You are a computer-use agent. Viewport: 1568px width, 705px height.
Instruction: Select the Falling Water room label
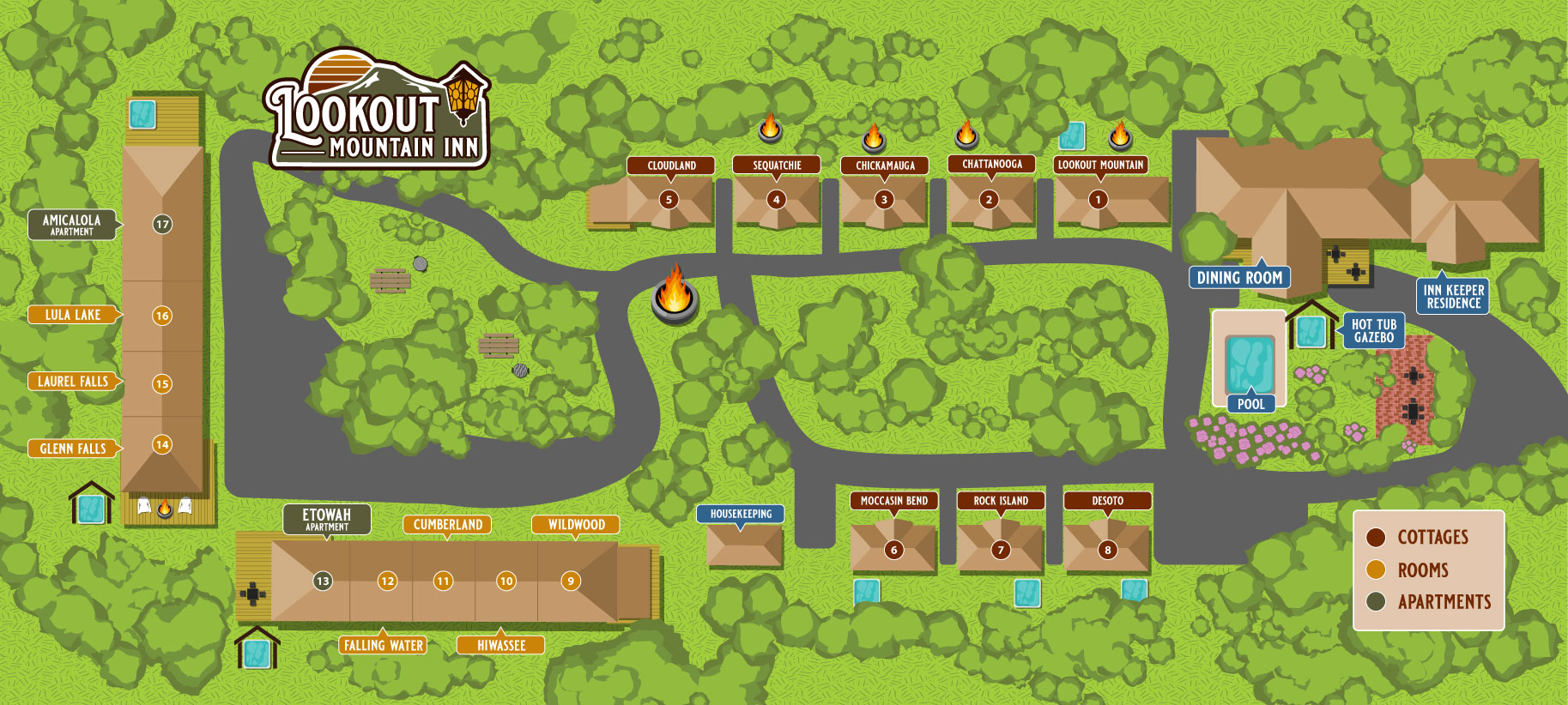(x=384, y=645)
